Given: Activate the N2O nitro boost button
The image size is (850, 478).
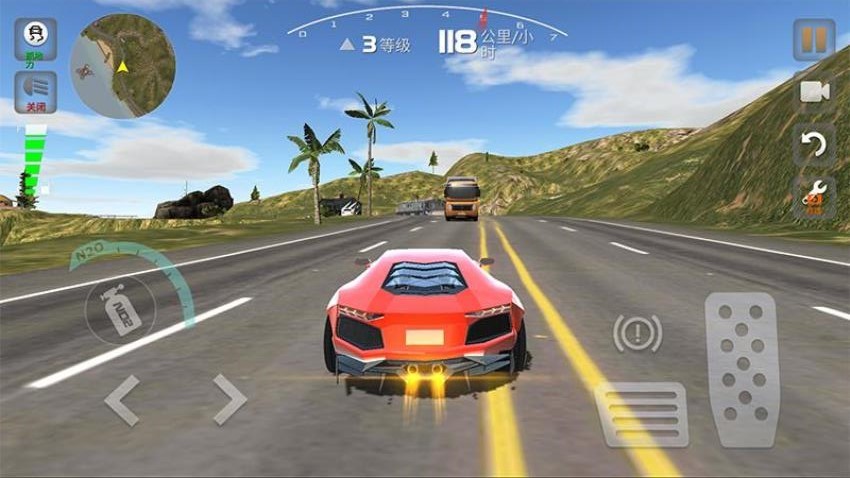Looking at the screenshot, I should (x=120, y=303).
